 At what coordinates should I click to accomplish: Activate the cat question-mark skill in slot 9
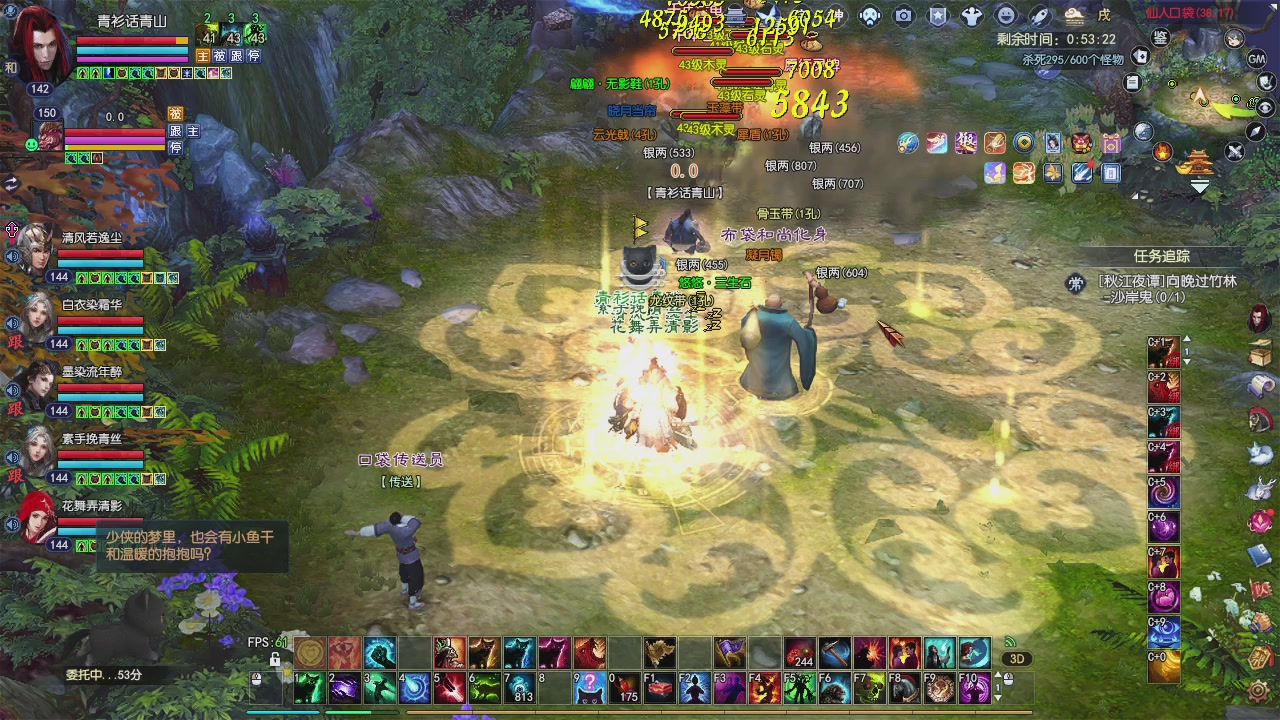pyautogui.click(x=591, y=687)
